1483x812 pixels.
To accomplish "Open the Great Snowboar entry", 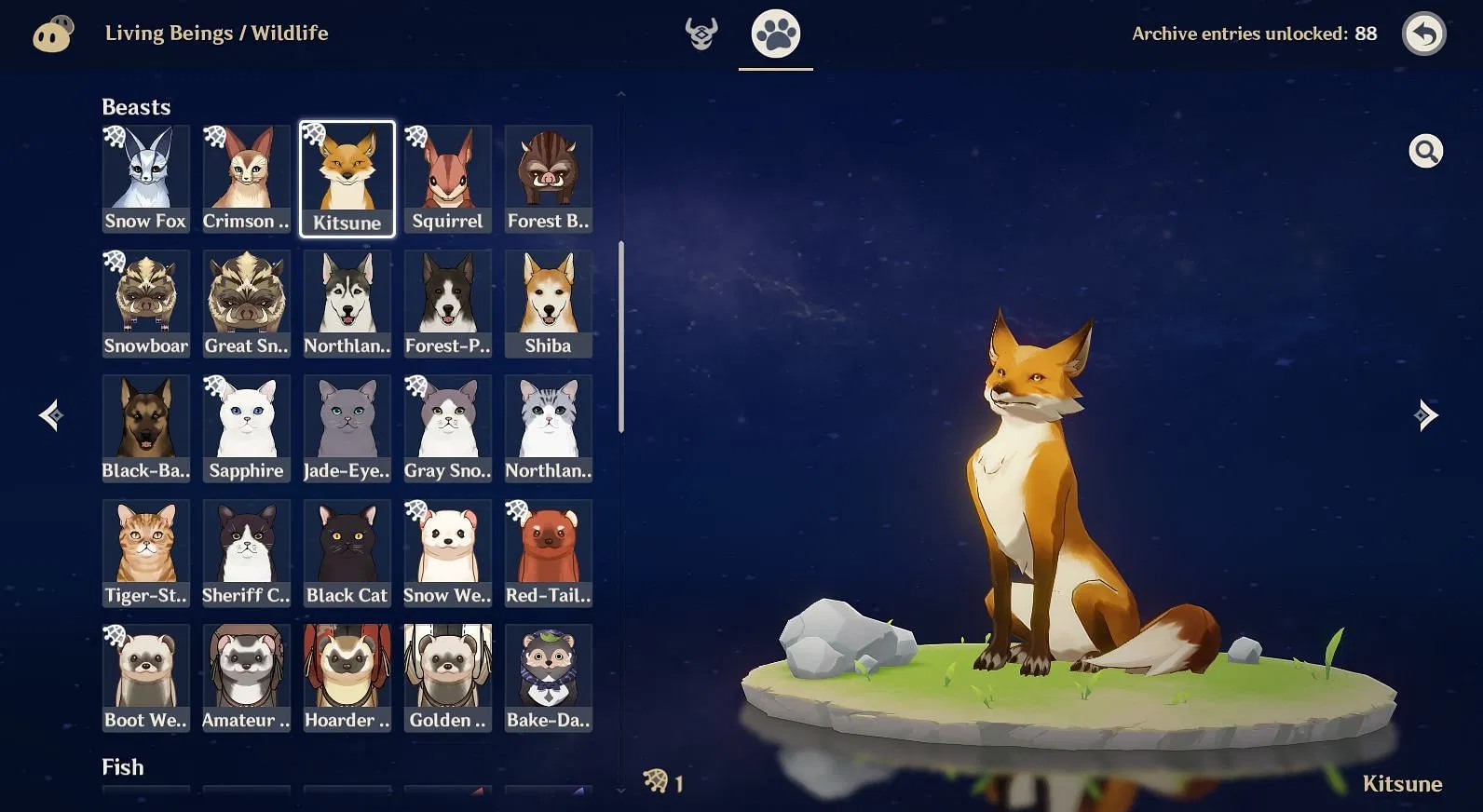I will (246, 302).
